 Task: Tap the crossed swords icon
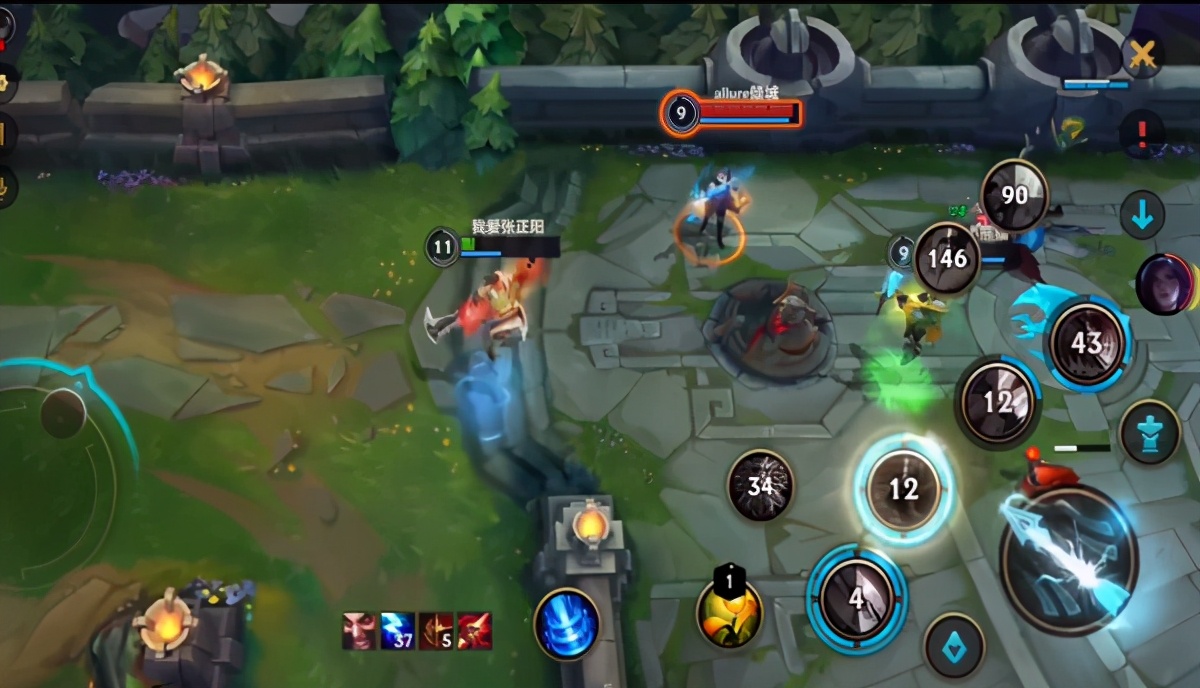point(1142,55)
